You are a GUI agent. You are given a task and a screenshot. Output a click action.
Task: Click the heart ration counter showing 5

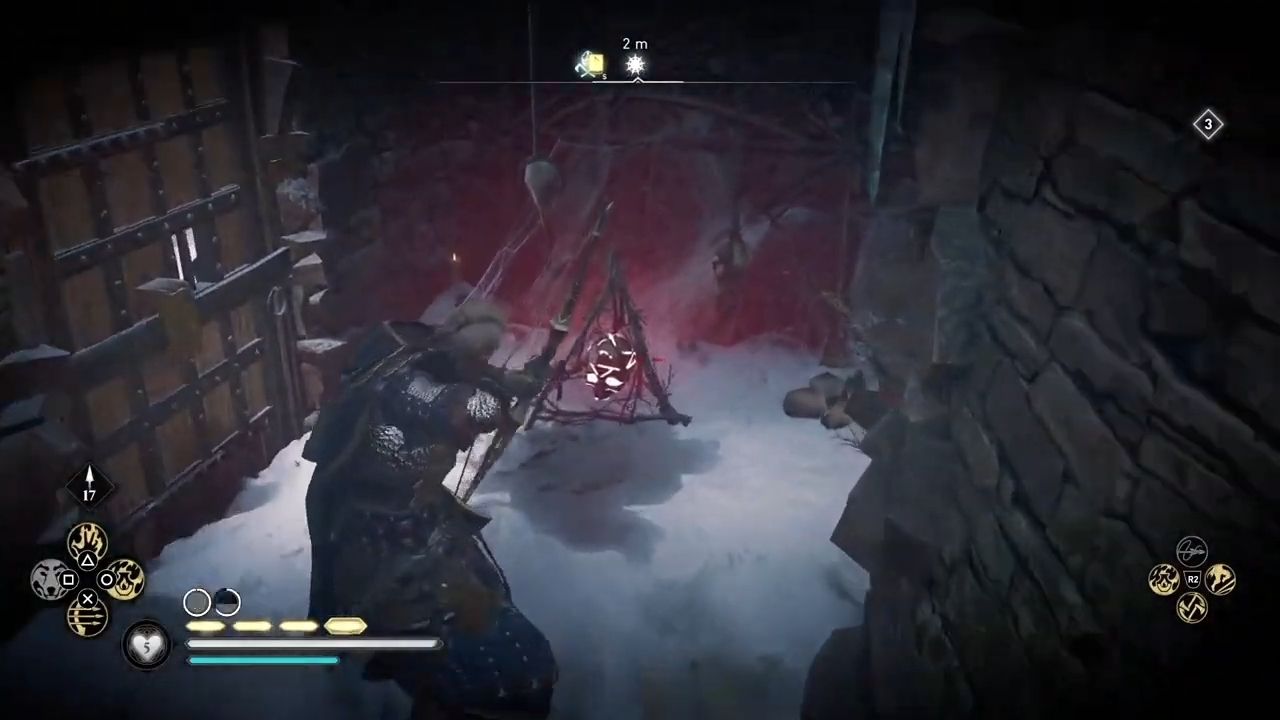click(x=147, y=645)
